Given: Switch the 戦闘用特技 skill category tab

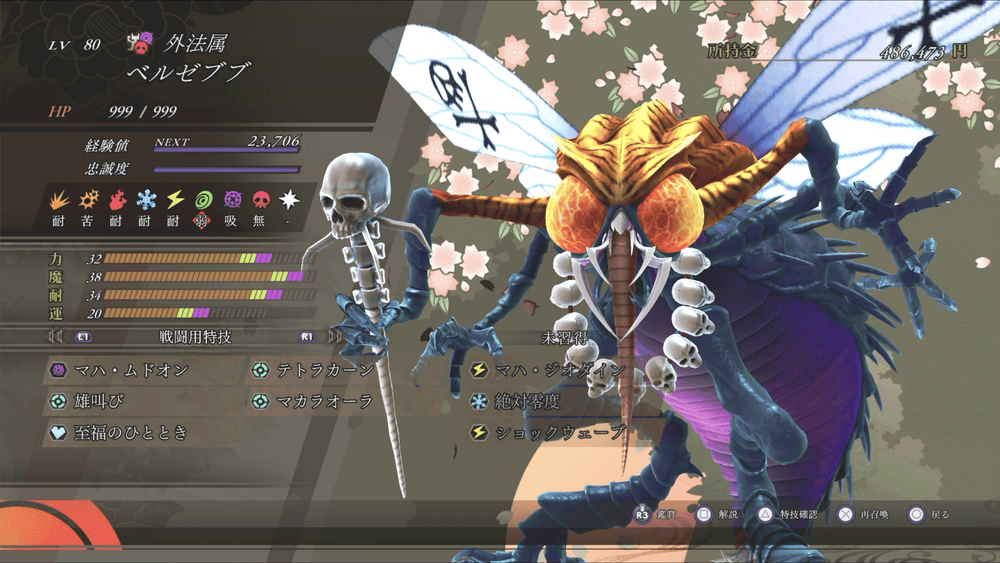Looking at the screenshot, I should pyautogui.click(x=195, y=337).
